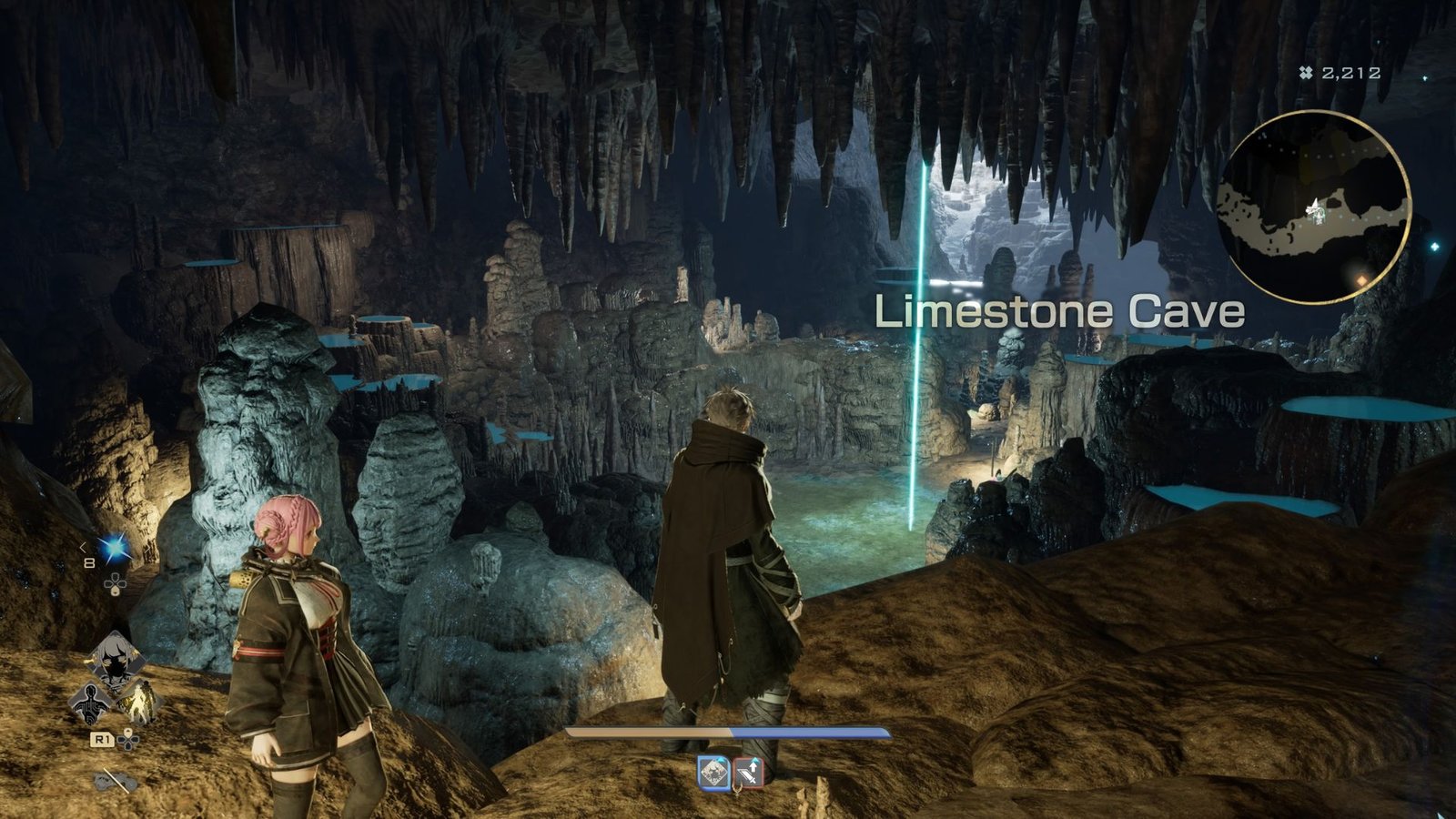Select the Limestone Cave area title
The image size is (1456, 819).
coord(1058,312)
